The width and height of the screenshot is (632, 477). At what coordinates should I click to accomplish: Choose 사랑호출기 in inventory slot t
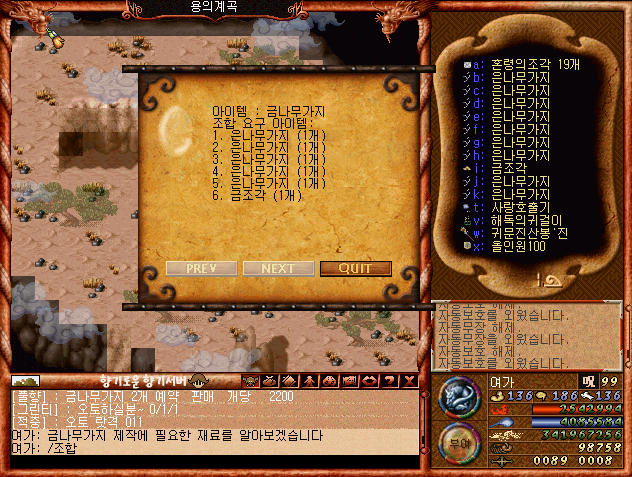516,208
